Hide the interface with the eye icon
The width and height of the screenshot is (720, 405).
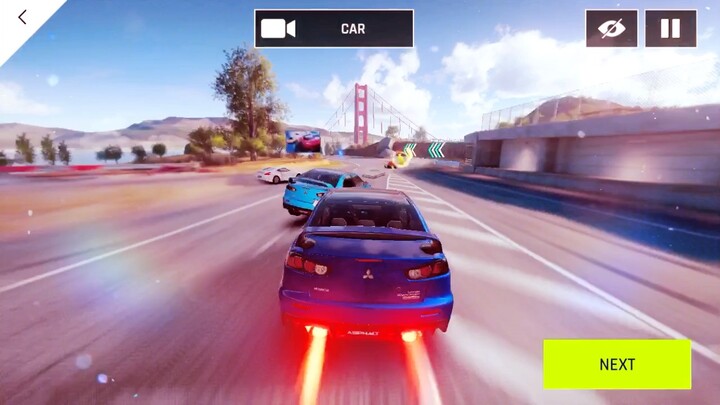tap(611, 28)
